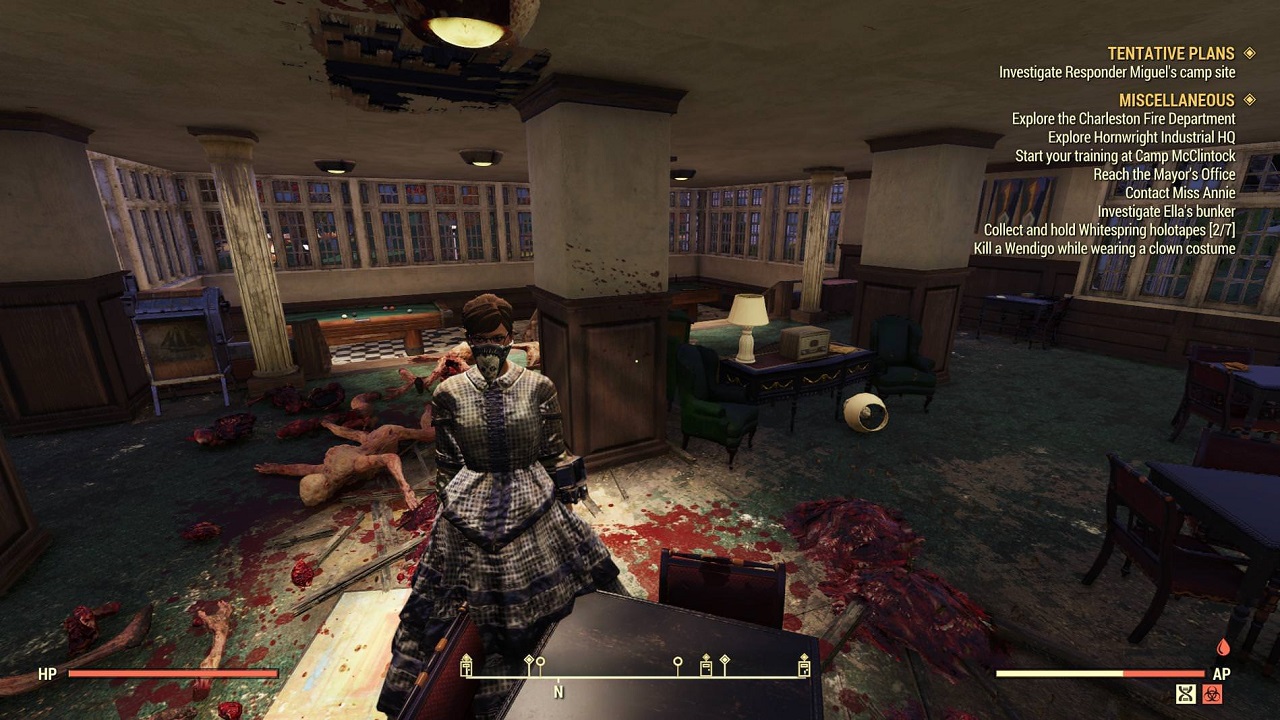Click the hourglass mutation status icon
The height and width of the screenshot is (720, 1280).
pyautogui.click(x=1185, y=693)
